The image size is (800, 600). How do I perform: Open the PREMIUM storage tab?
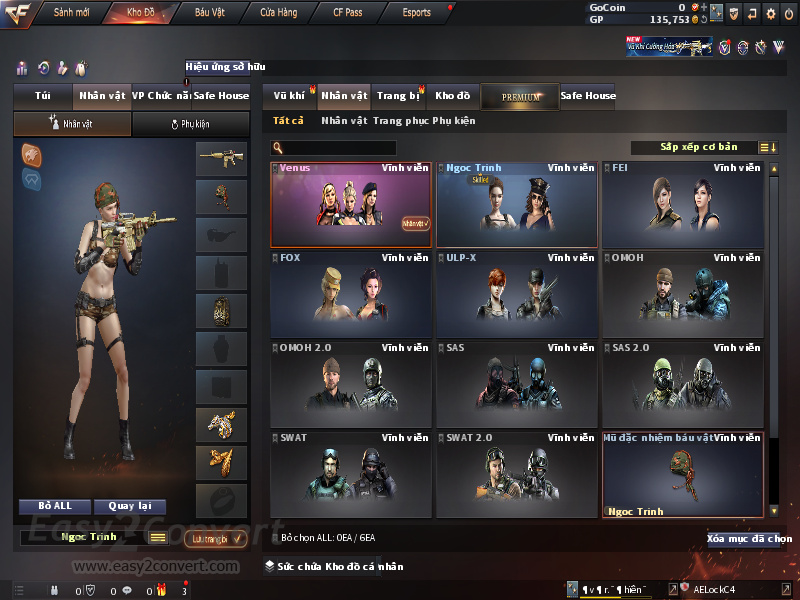coord(521,96)
